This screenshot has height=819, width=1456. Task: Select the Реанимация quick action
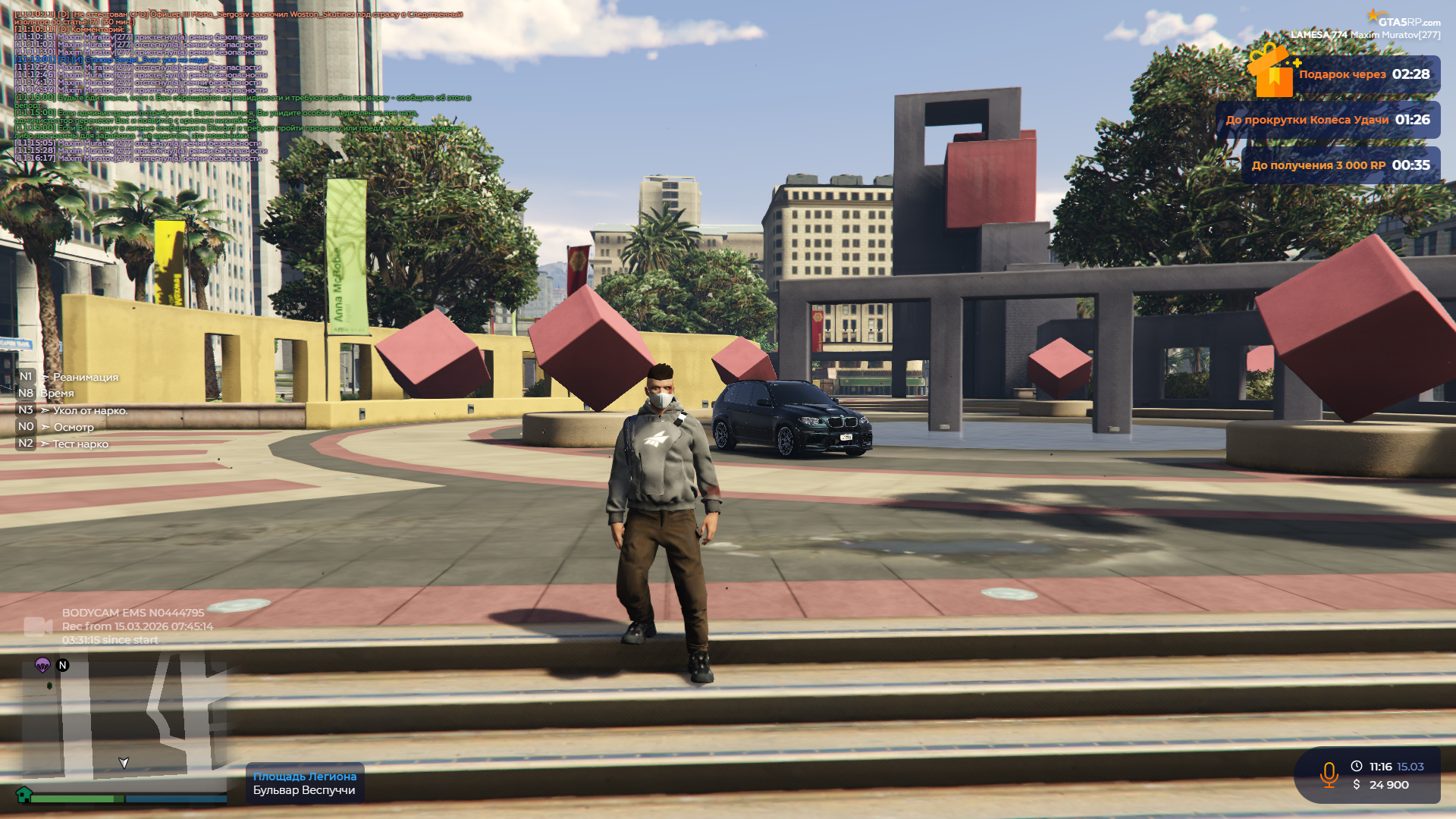click(x=85, y=377)
